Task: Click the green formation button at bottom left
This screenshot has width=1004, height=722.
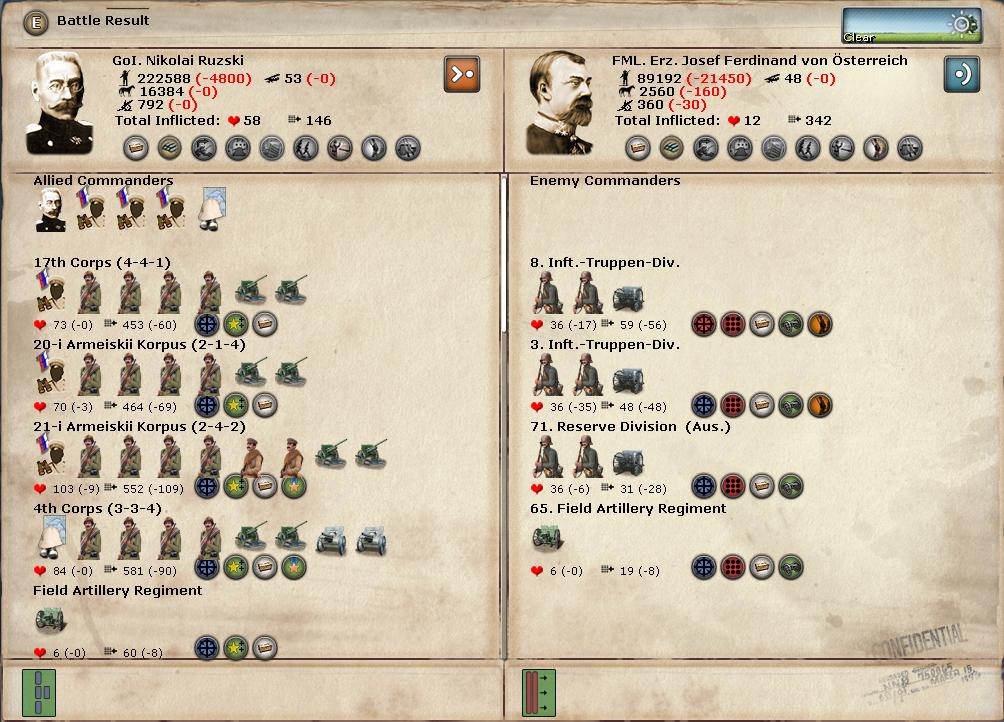Action: [39, 690]
